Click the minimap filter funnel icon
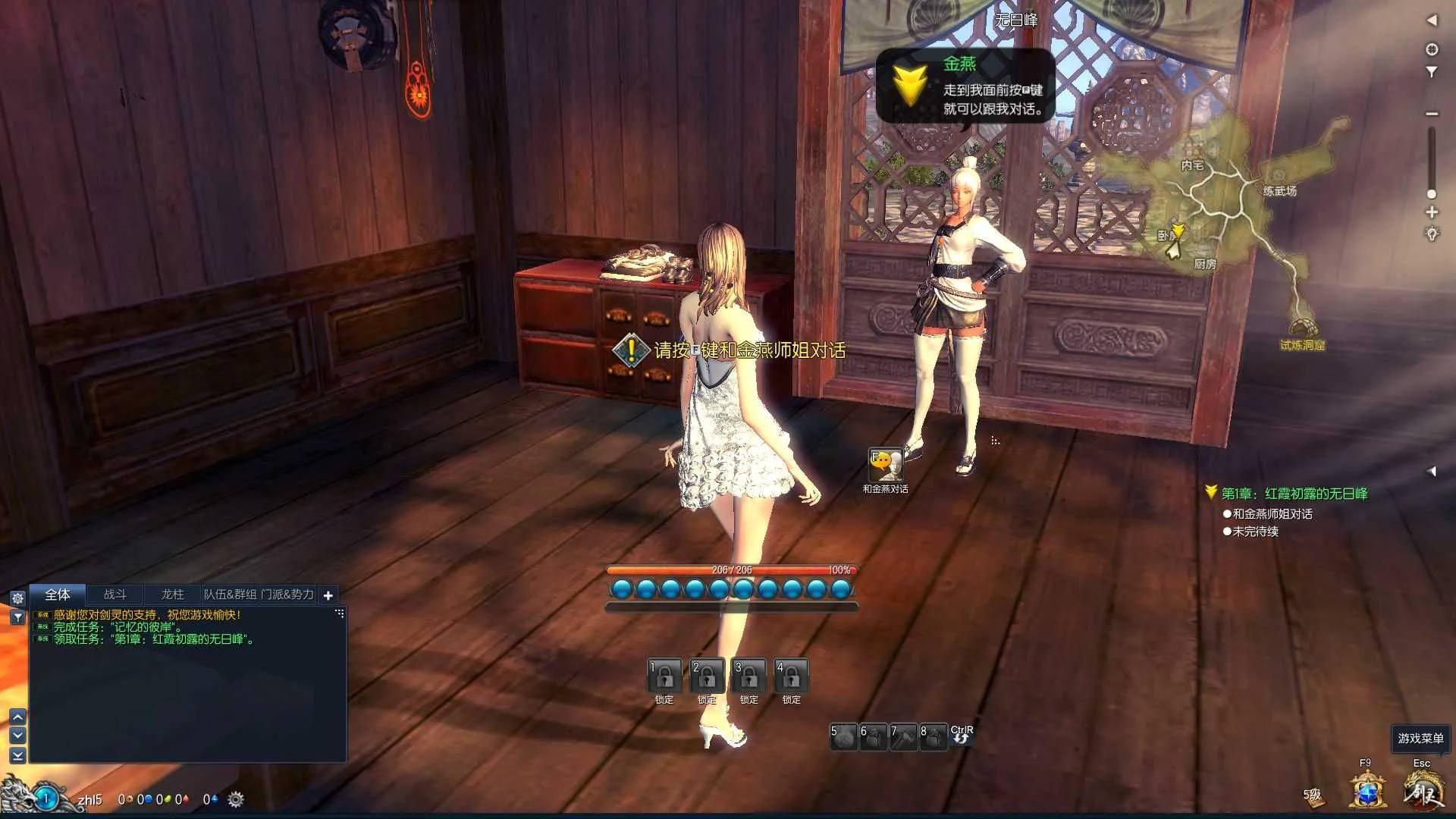Image resolution: width=1456 pixels, height=819 pixels. pyautogui.click(x=1432, y=72)
